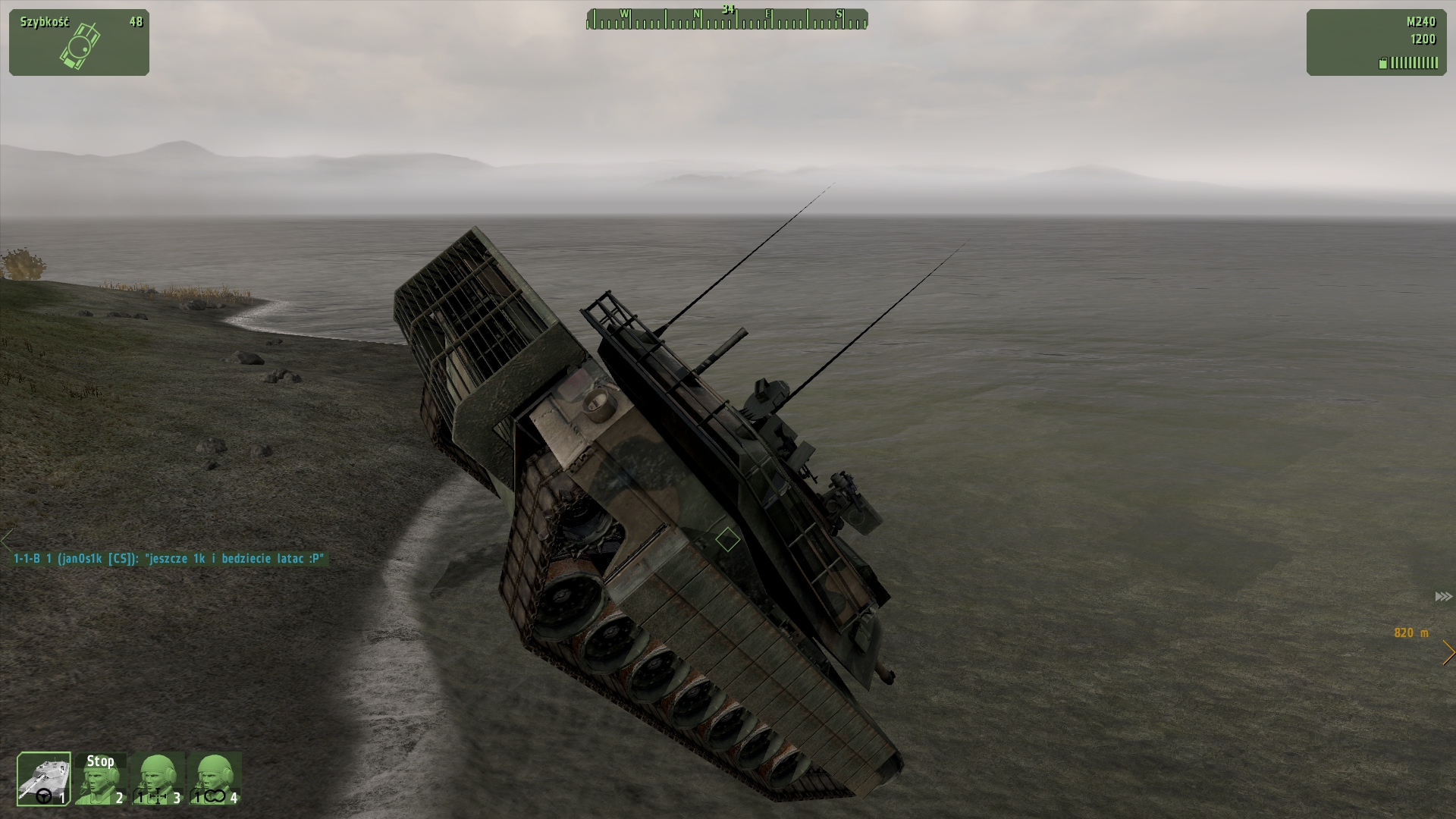Click the jan0s1k chat message line
The width and height of the screenshot is (1456, 819).
coord(169,559)
